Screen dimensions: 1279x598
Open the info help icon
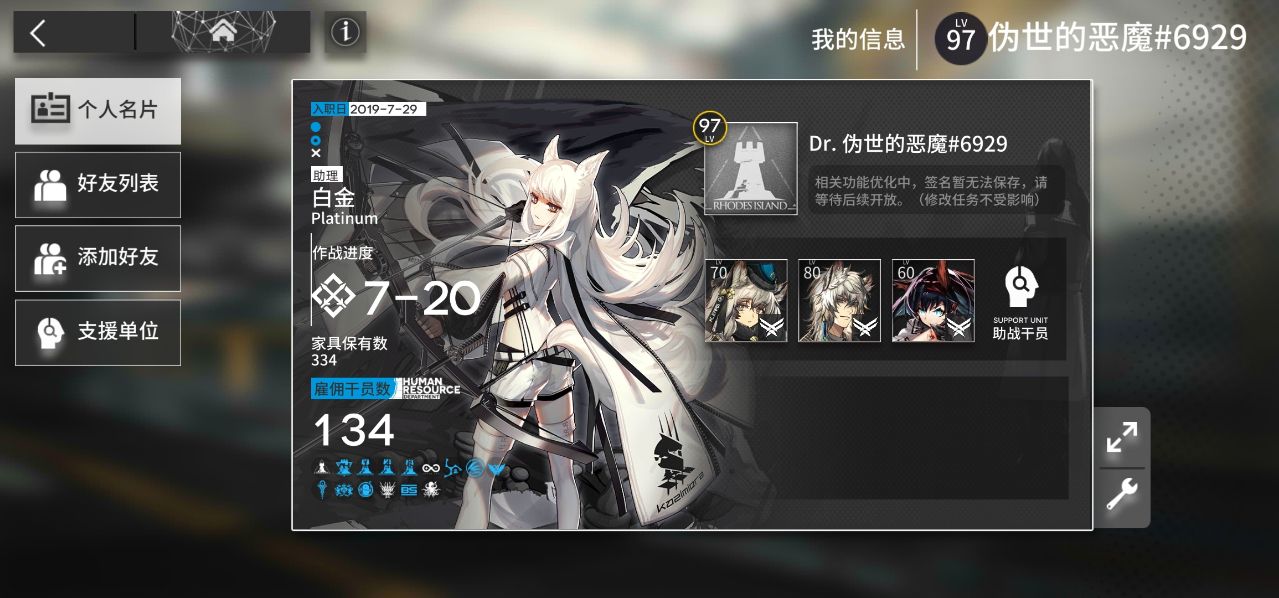[x=345, y=32]
